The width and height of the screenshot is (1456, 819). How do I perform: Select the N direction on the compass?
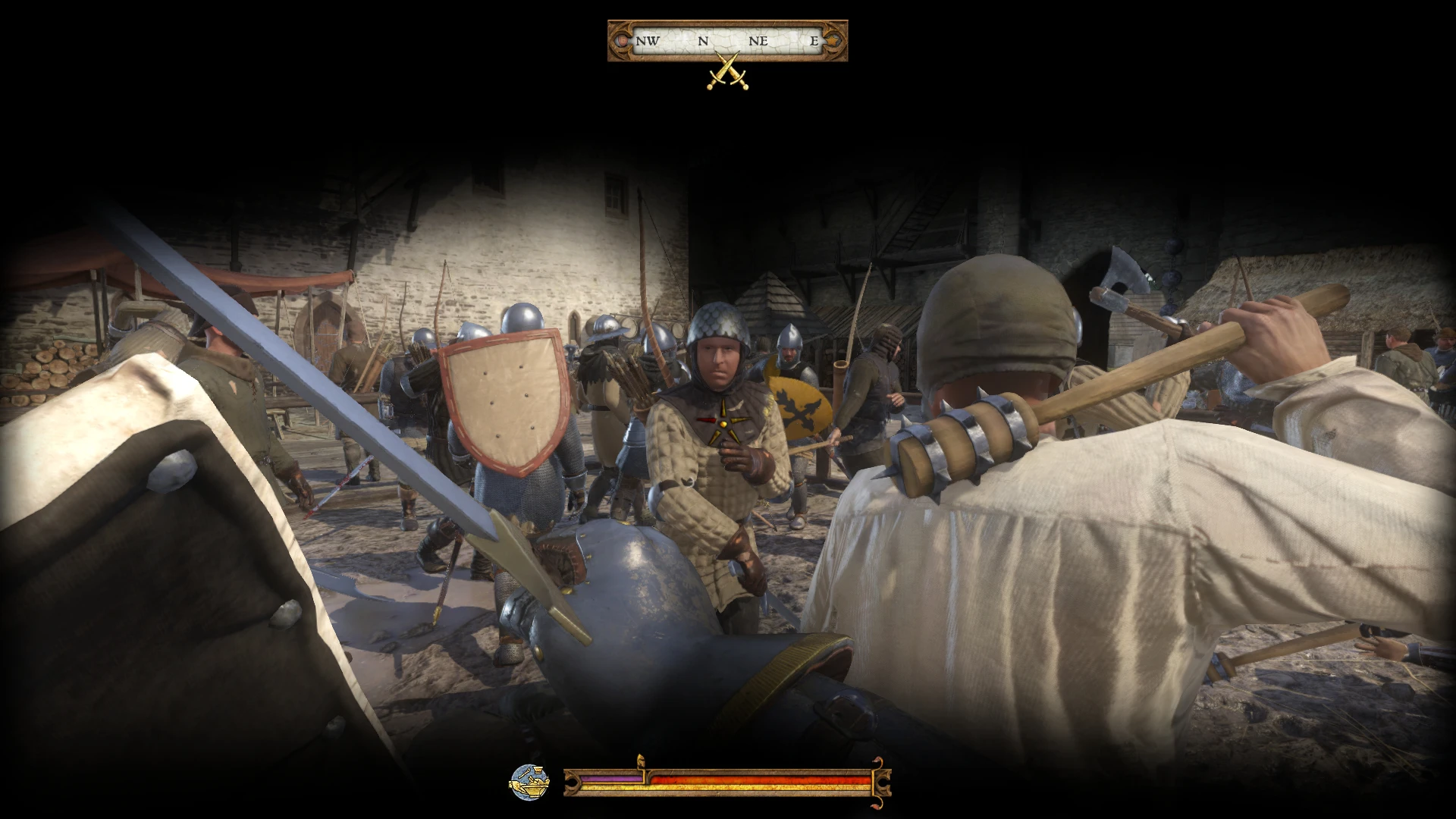pos(704,41)
